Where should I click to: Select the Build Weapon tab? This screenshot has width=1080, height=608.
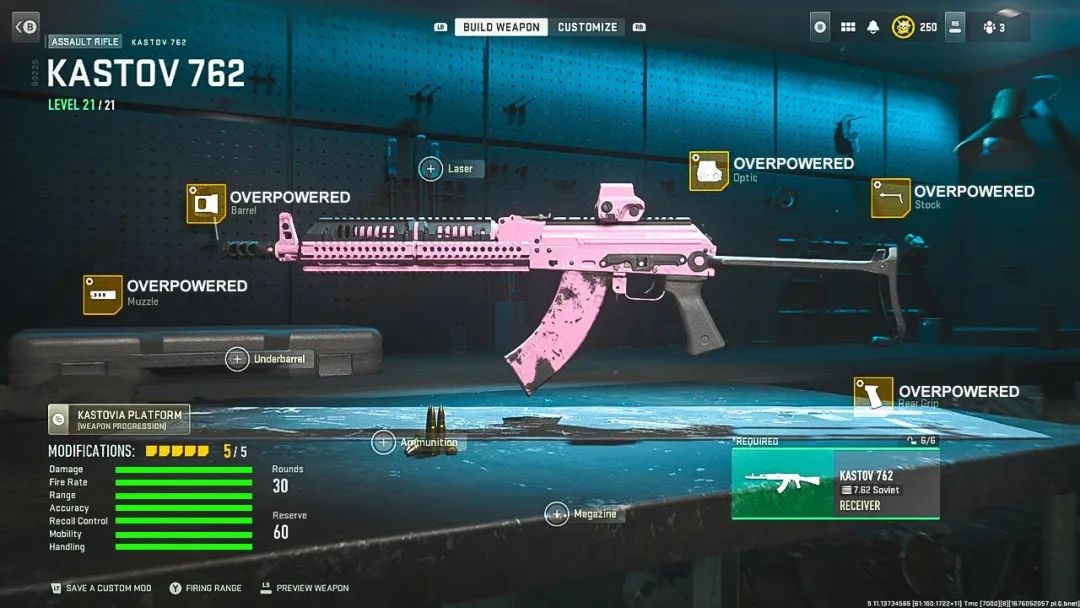501,27
